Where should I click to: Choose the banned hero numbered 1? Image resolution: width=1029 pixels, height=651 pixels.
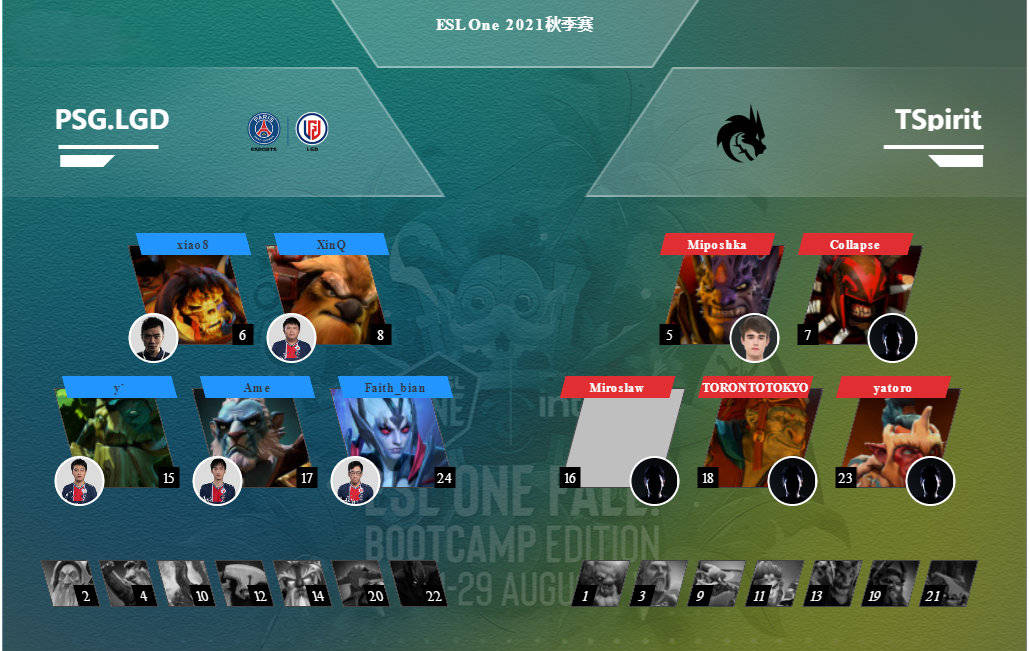[x=600, y=583]
